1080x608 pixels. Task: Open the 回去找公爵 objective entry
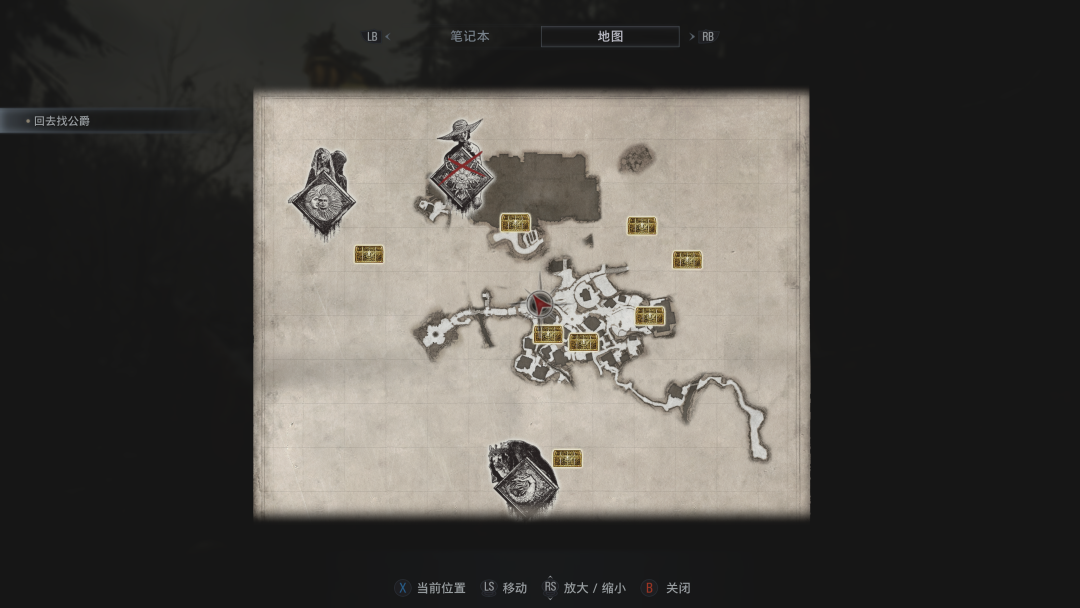62,121
